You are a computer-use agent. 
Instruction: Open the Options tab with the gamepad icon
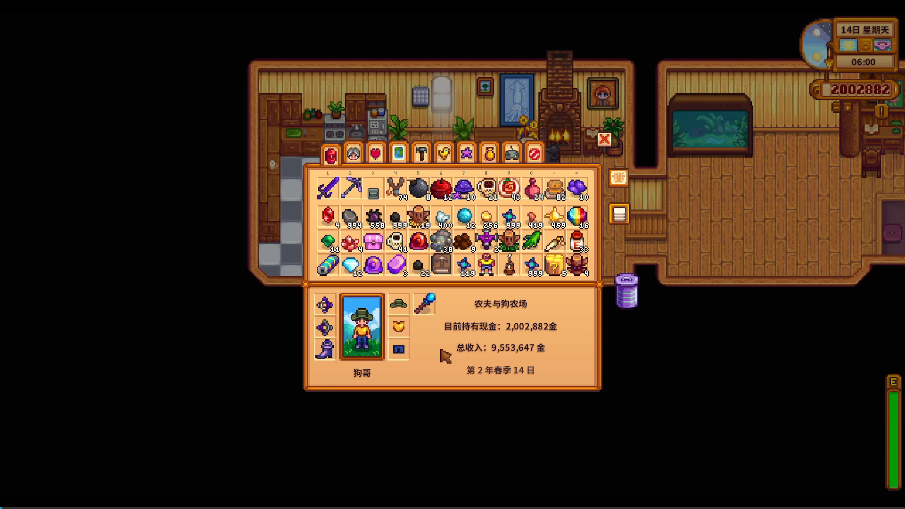click(x=511, y=153)
